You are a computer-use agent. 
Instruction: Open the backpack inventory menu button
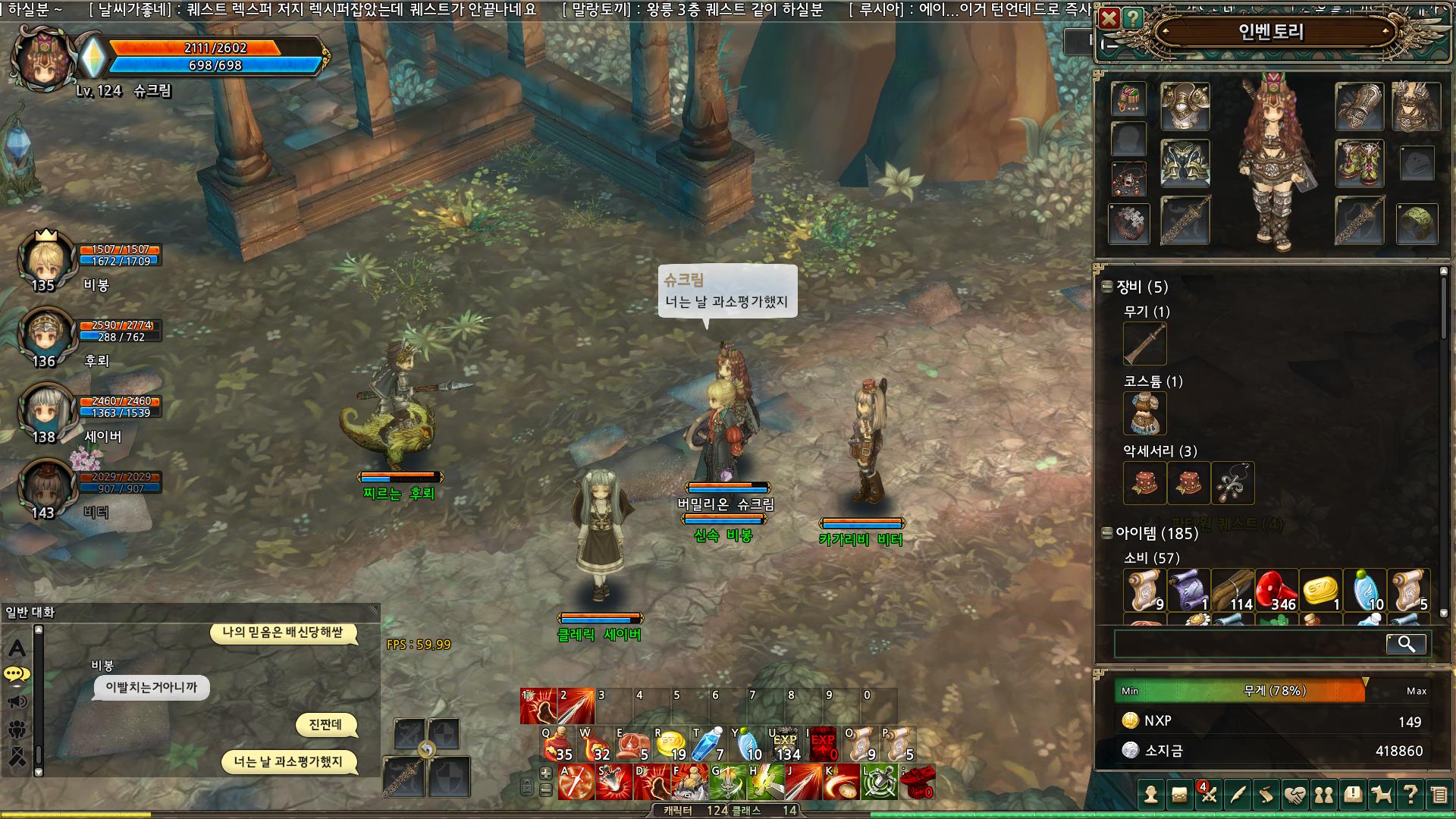(1179, 795)
